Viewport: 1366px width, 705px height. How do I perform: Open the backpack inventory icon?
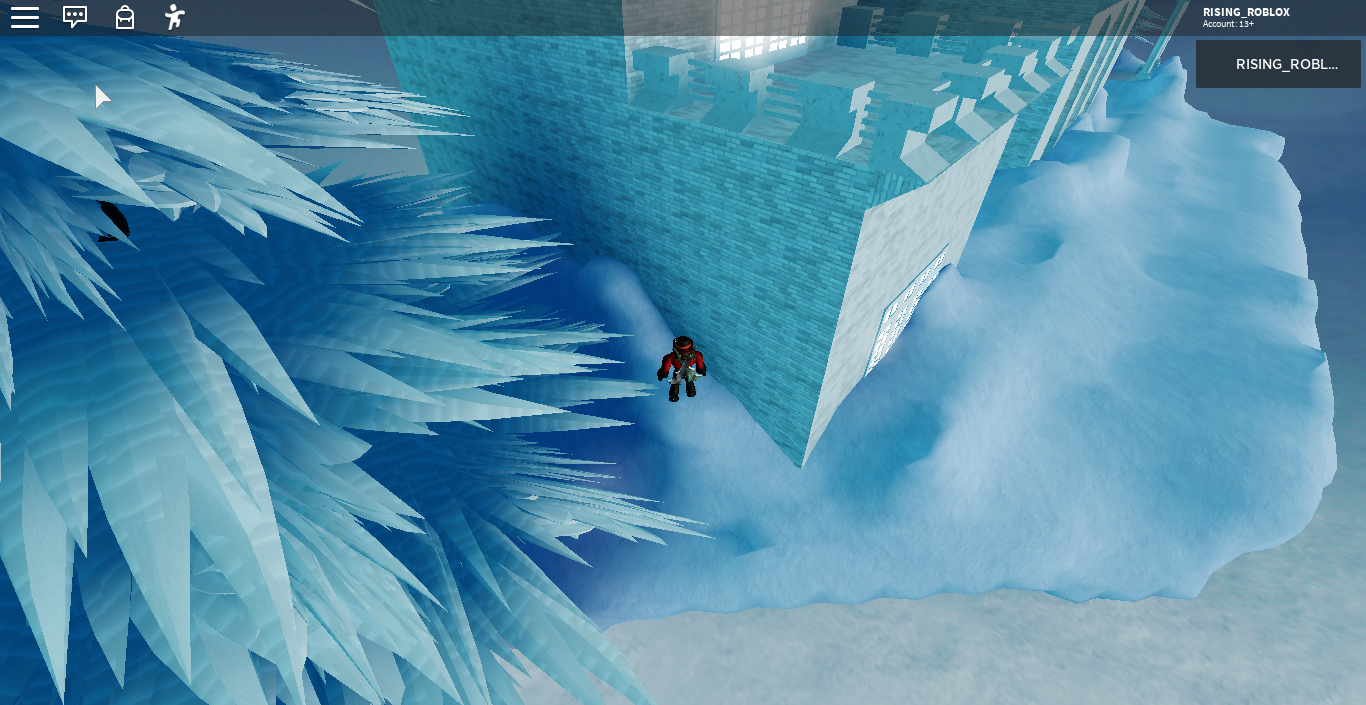click(125, 17)
